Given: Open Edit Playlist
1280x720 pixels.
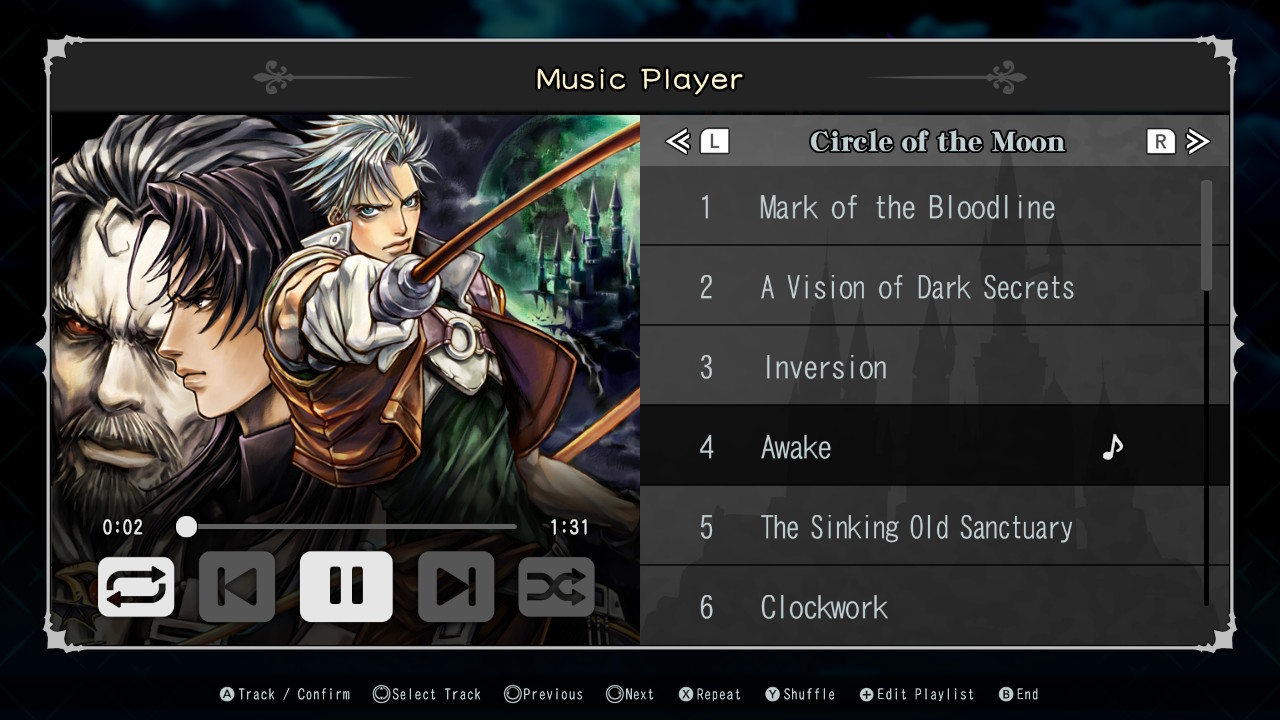Looking at the screenshot, I should click(916, 693).
